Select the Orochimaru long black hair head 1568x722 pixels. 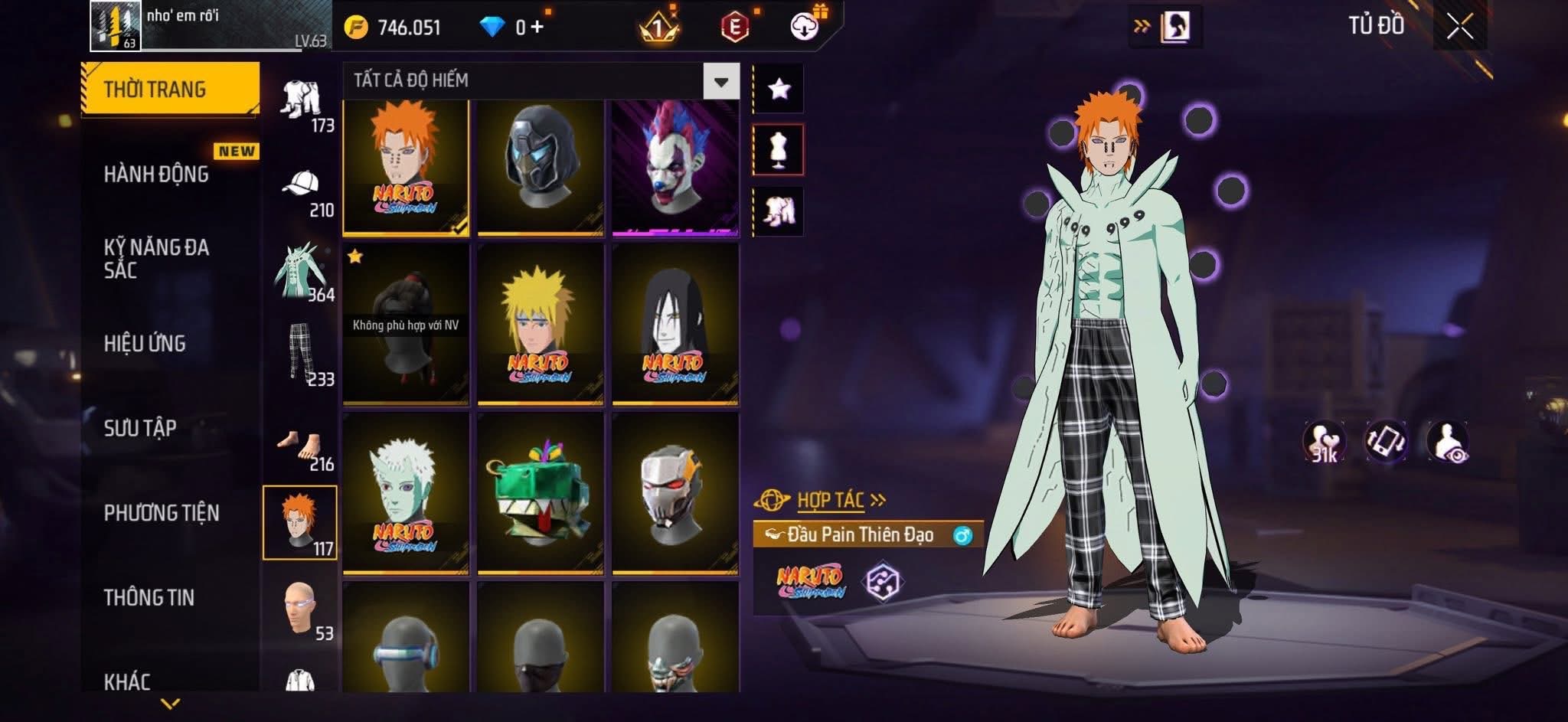pyautogui.click(x=675, y=323)
